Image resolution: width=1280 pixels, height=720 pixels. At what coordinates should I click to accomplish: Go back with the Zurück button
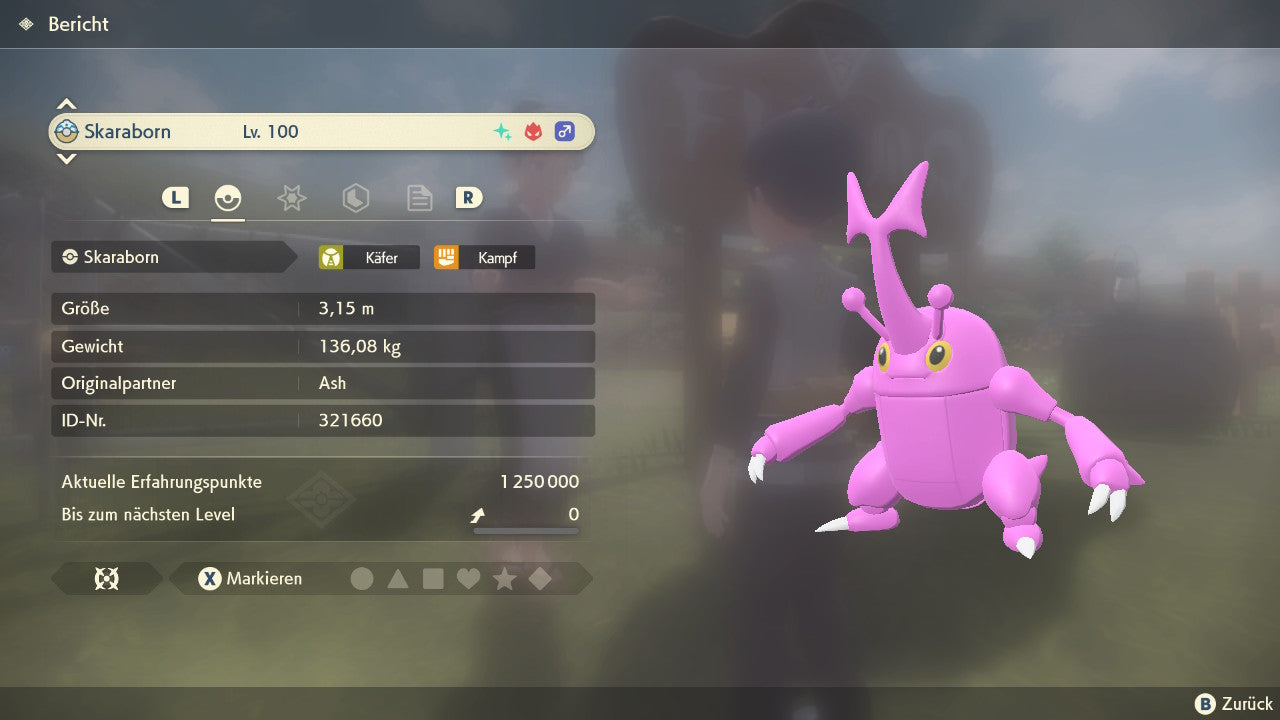pyautogui.click(x=1234, y=704)
